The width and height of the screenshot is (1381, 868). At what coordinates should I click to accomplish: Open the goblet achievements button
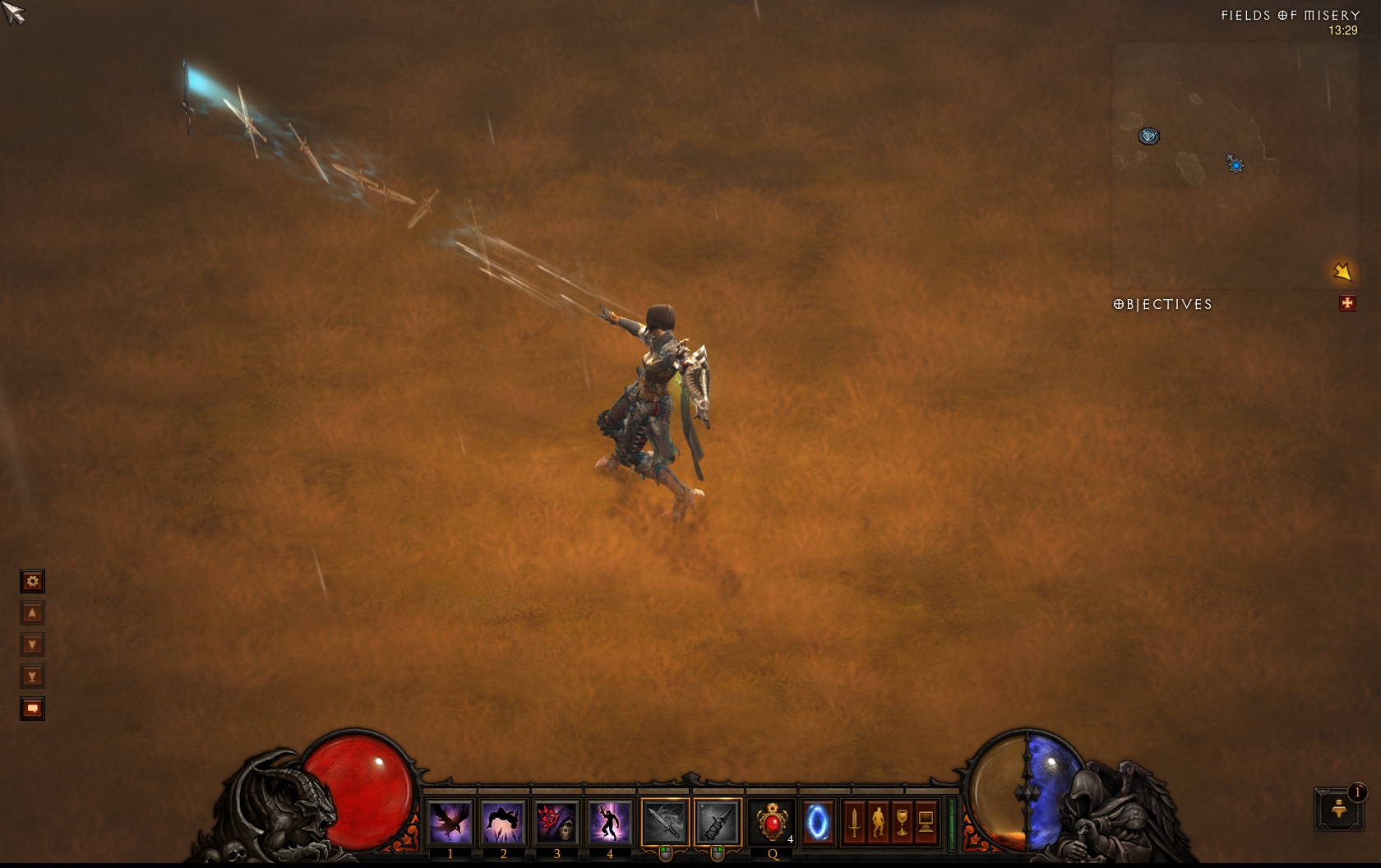(902, 821)
